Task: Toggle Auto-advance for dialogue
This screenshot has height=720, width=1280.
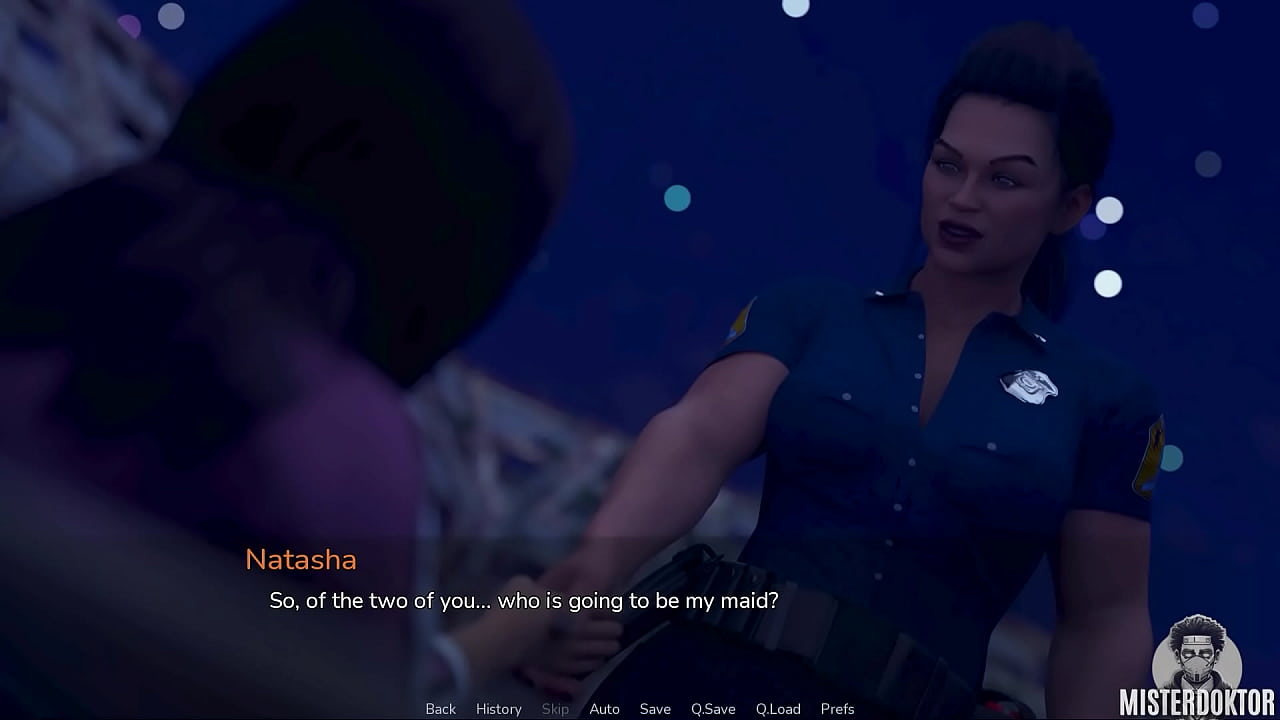Action: point(604,709)
